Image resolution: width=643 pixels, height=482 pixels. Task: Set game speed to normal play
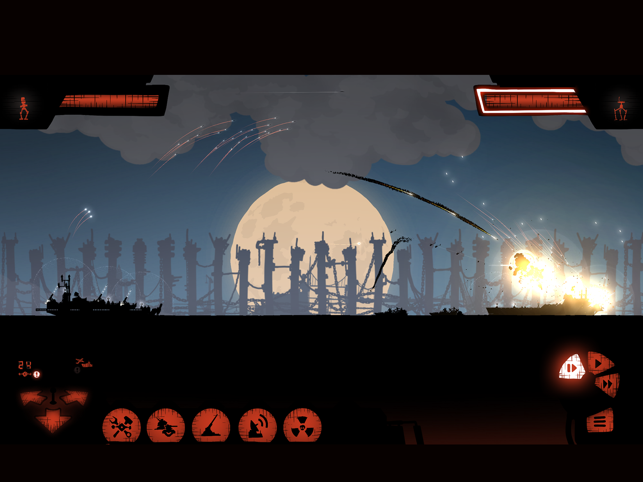coord(598,361)
